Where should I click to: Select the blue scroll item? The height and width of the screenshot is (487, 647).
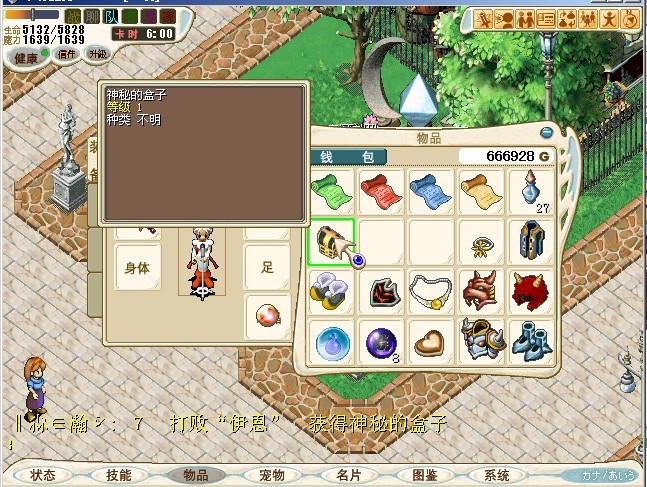coord(431,190)
